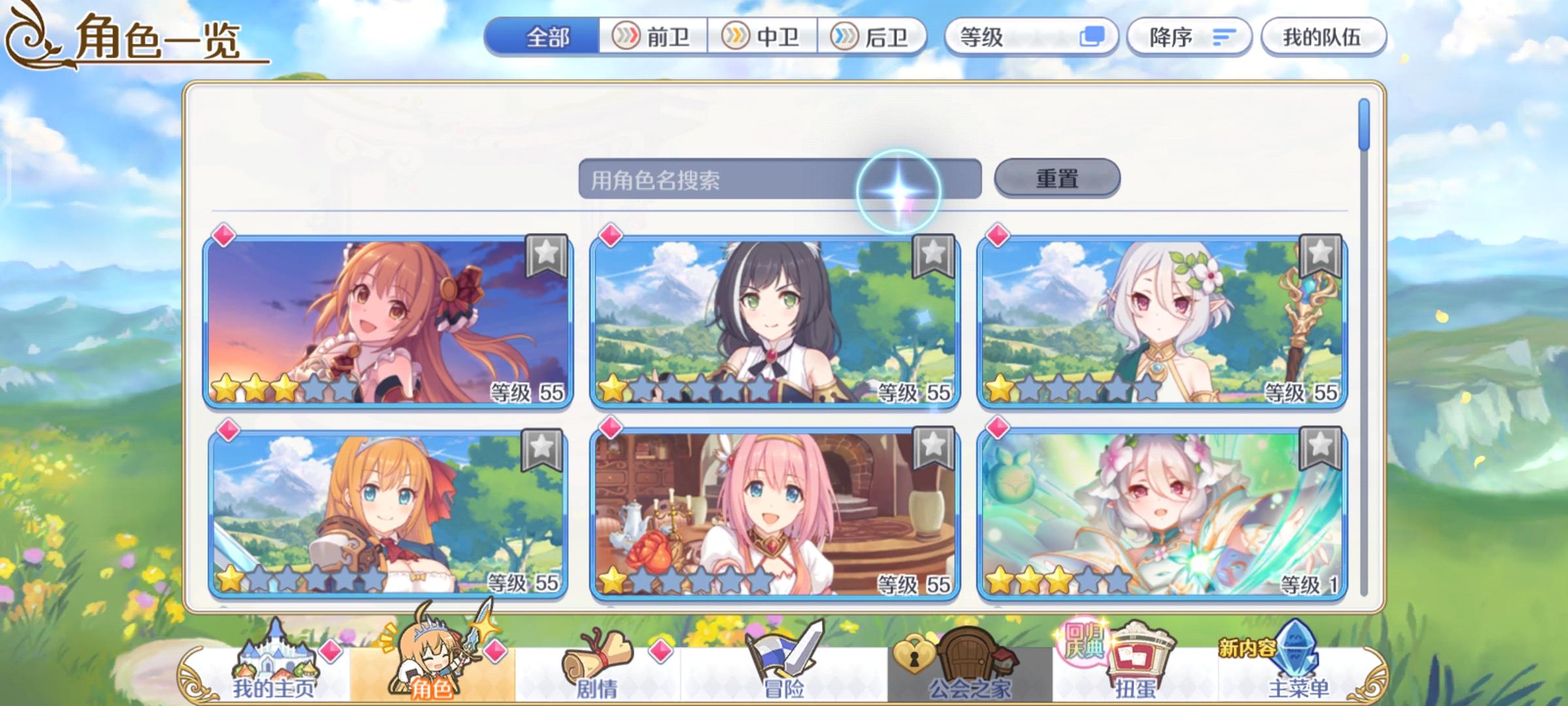Switch to the 前卫 vanguard tab
This screenshot has height=706, width=1568.
click(x=653, y=37)
